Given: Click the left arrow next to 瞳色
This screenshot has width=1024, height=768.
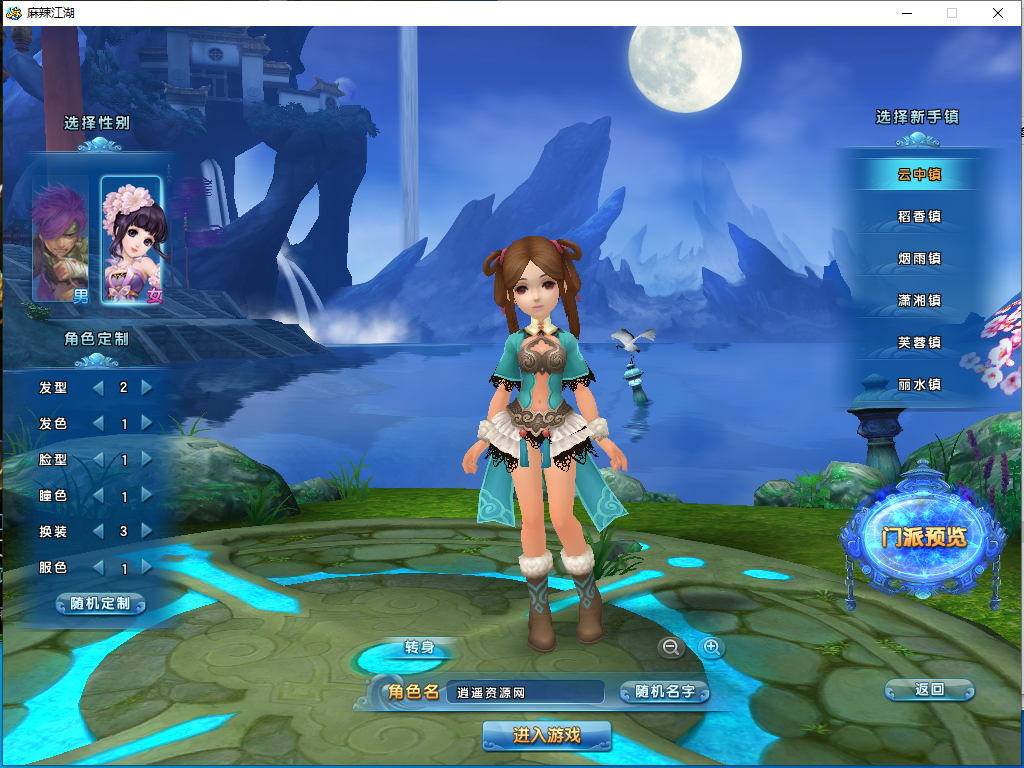Looking at the screenshot, I should (x=98, y=495).
